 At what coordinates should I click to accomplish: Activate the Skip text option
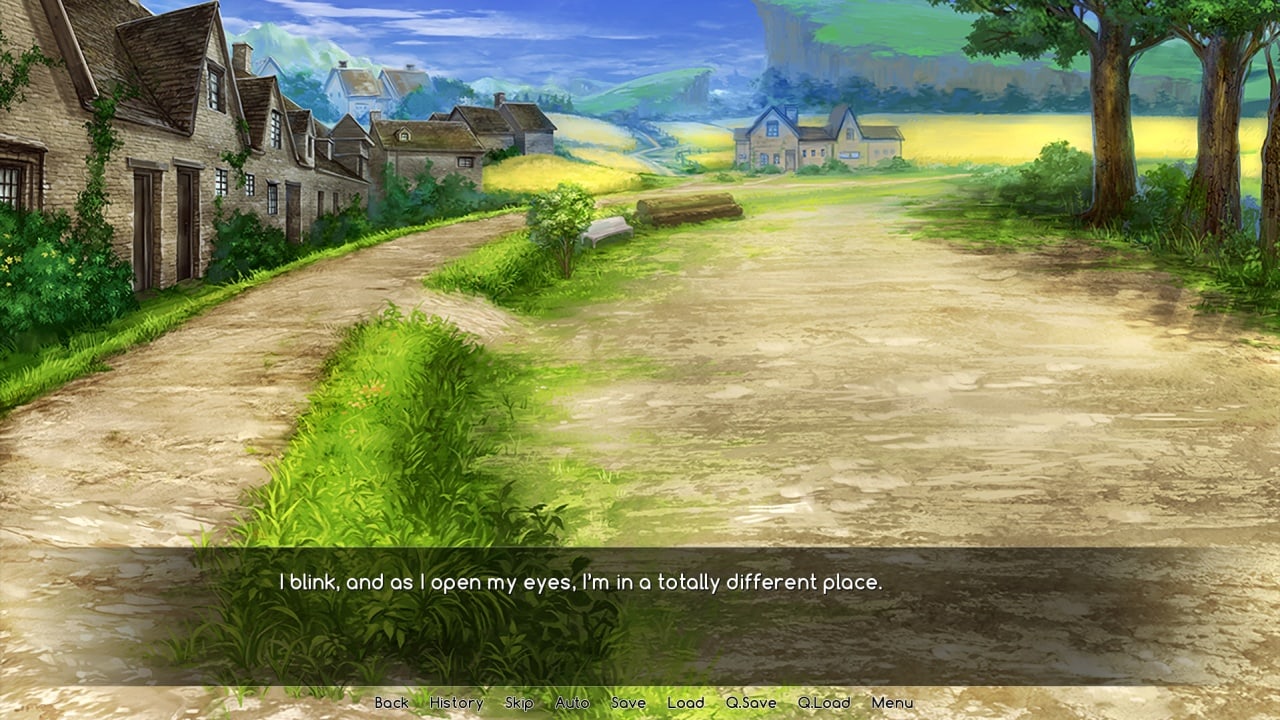tap(519, 703)
